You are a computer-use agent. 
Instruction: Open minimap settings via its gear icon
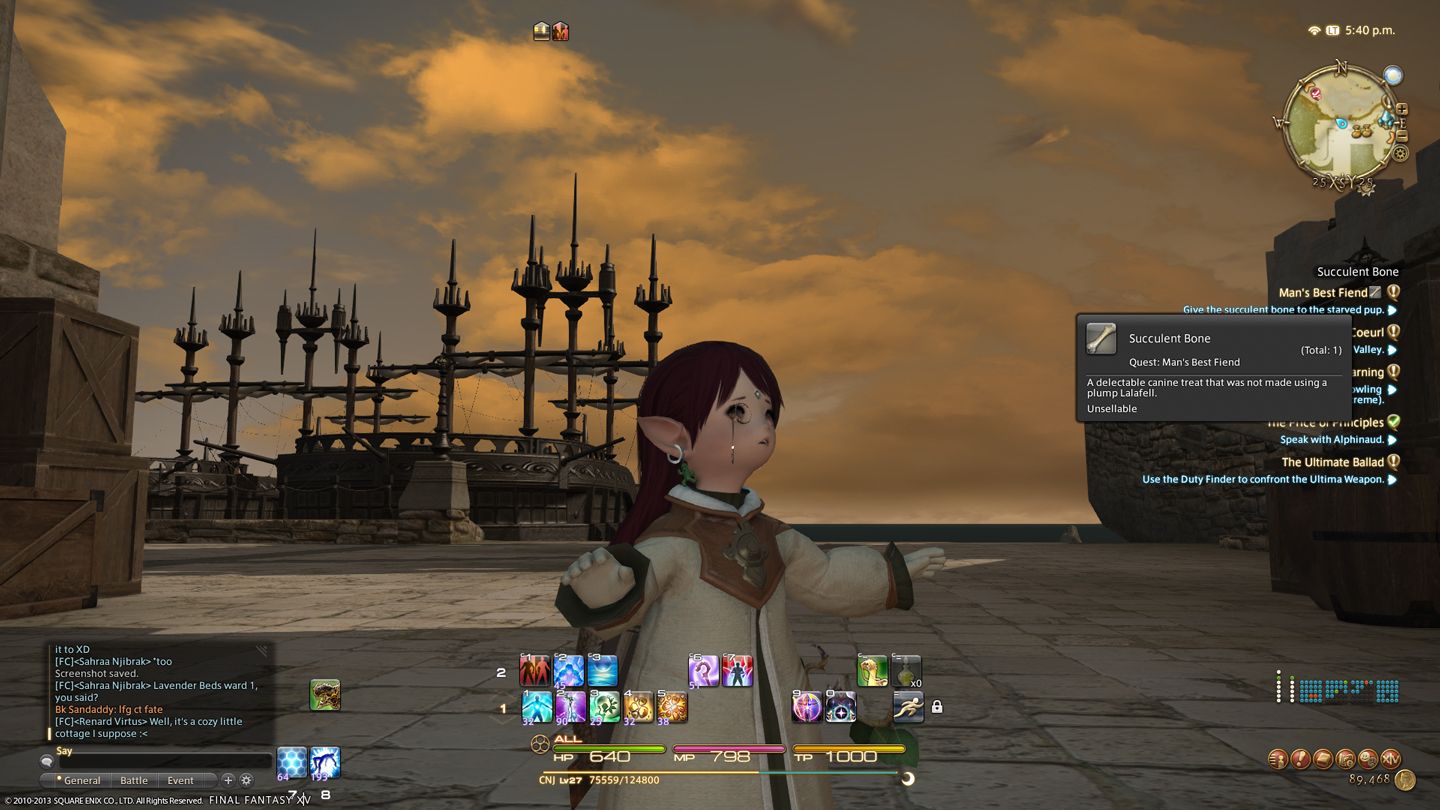click(x=1400, y=154)
